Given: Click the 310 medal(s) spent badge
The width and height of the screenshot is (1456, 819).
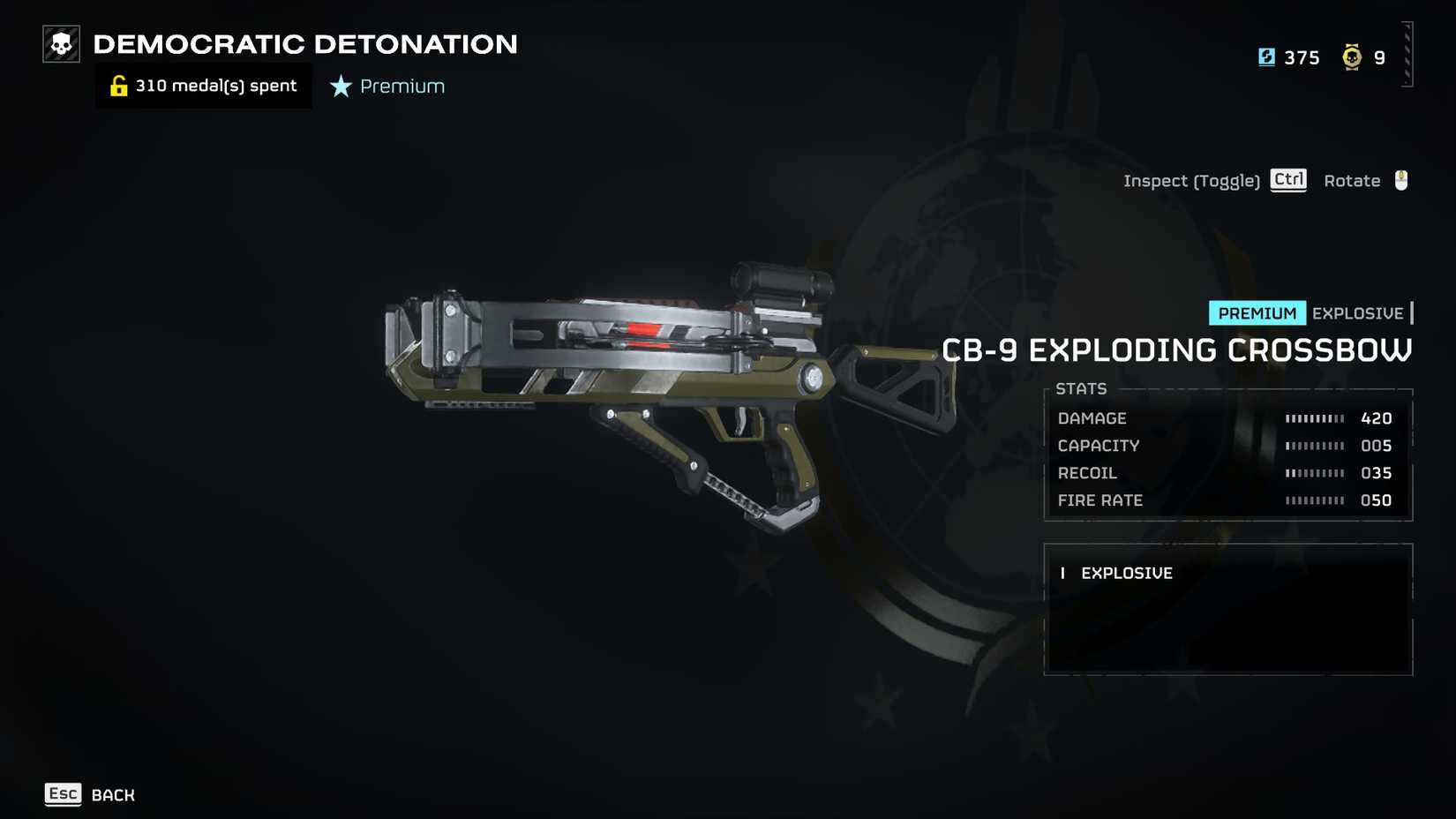Looking at the screenshot, I should 203,85.
